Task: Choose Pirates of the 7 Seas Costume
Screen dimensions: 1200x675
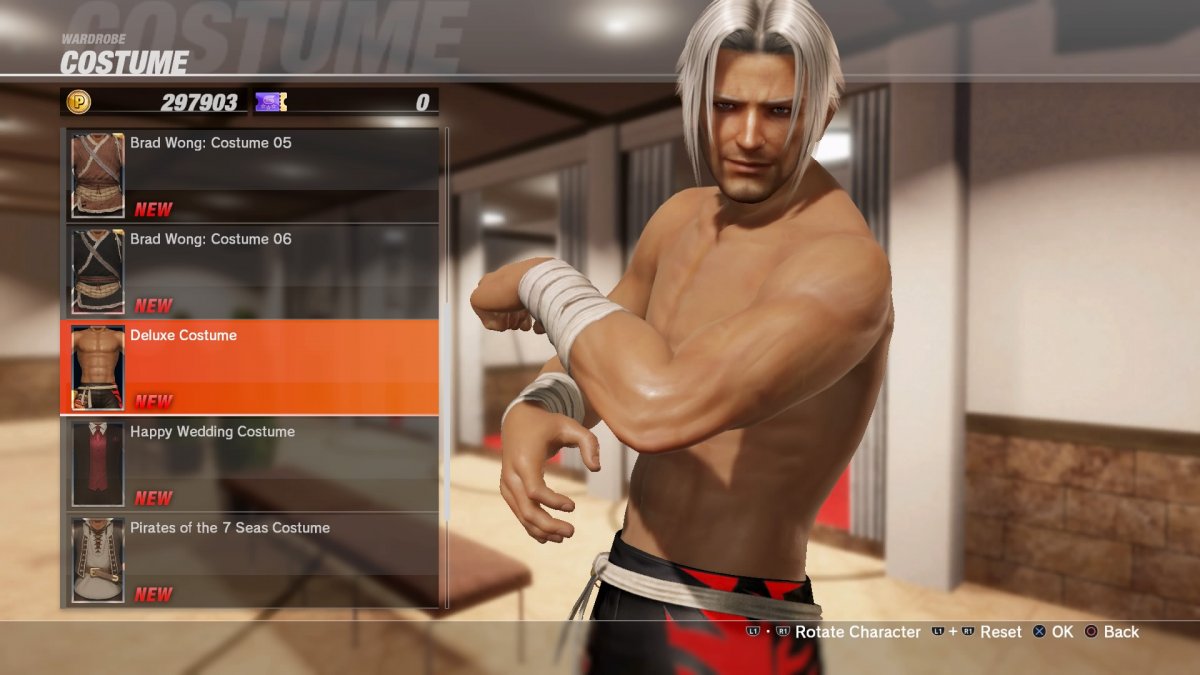Action: coord(251,559)
